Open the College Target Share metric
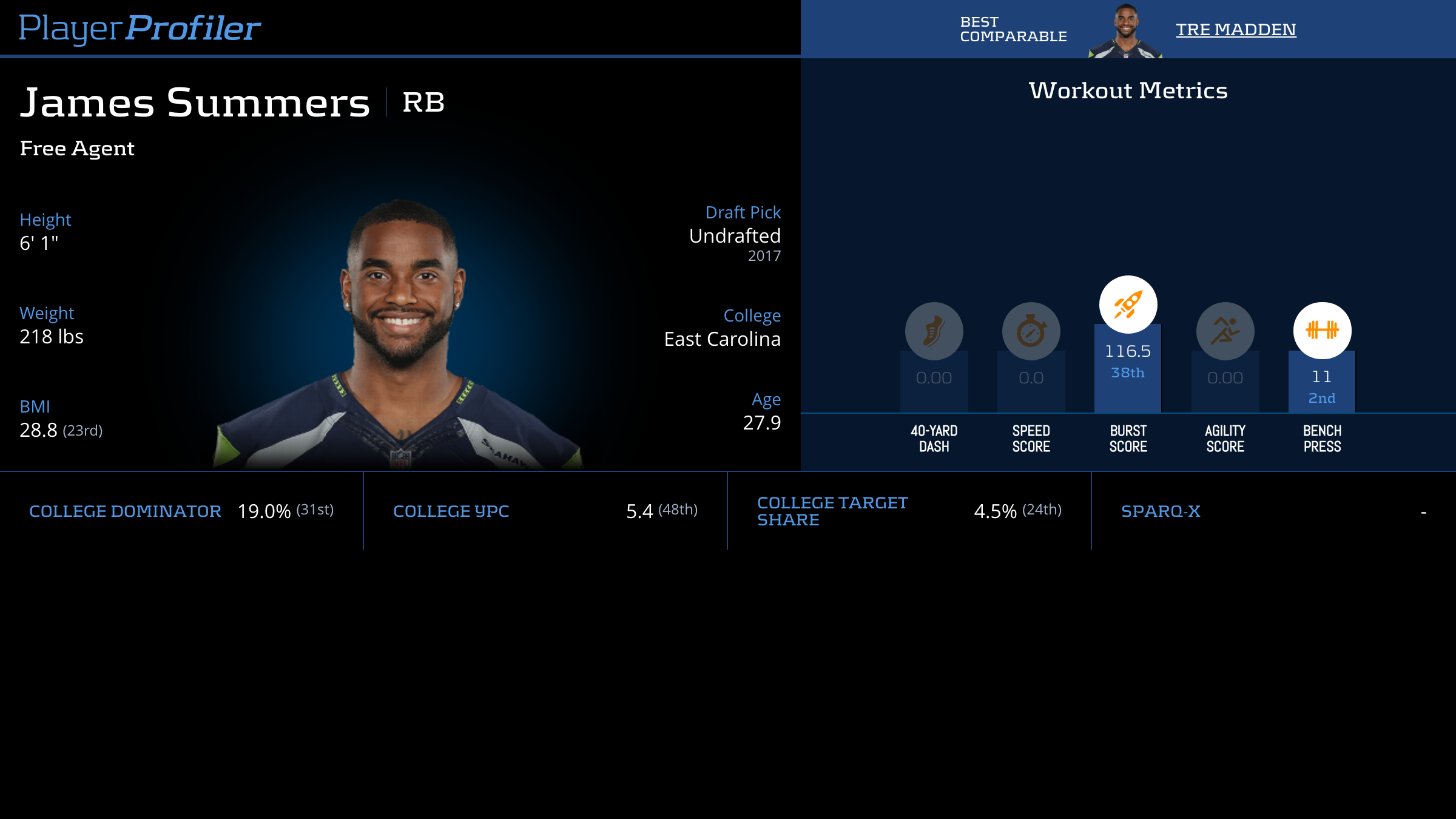This screenshot has height=819, width=1456. (x=832, y=511)
